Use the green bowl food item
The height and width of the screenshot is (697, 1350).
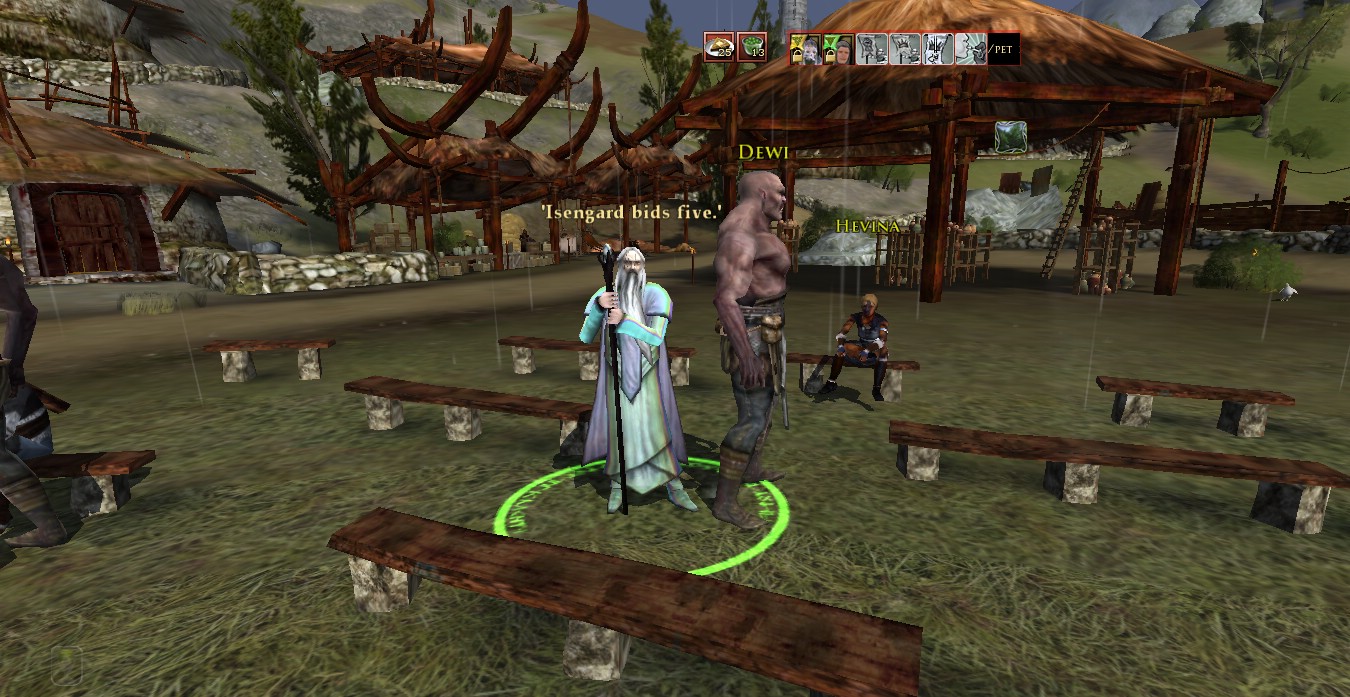coord(752,48)
